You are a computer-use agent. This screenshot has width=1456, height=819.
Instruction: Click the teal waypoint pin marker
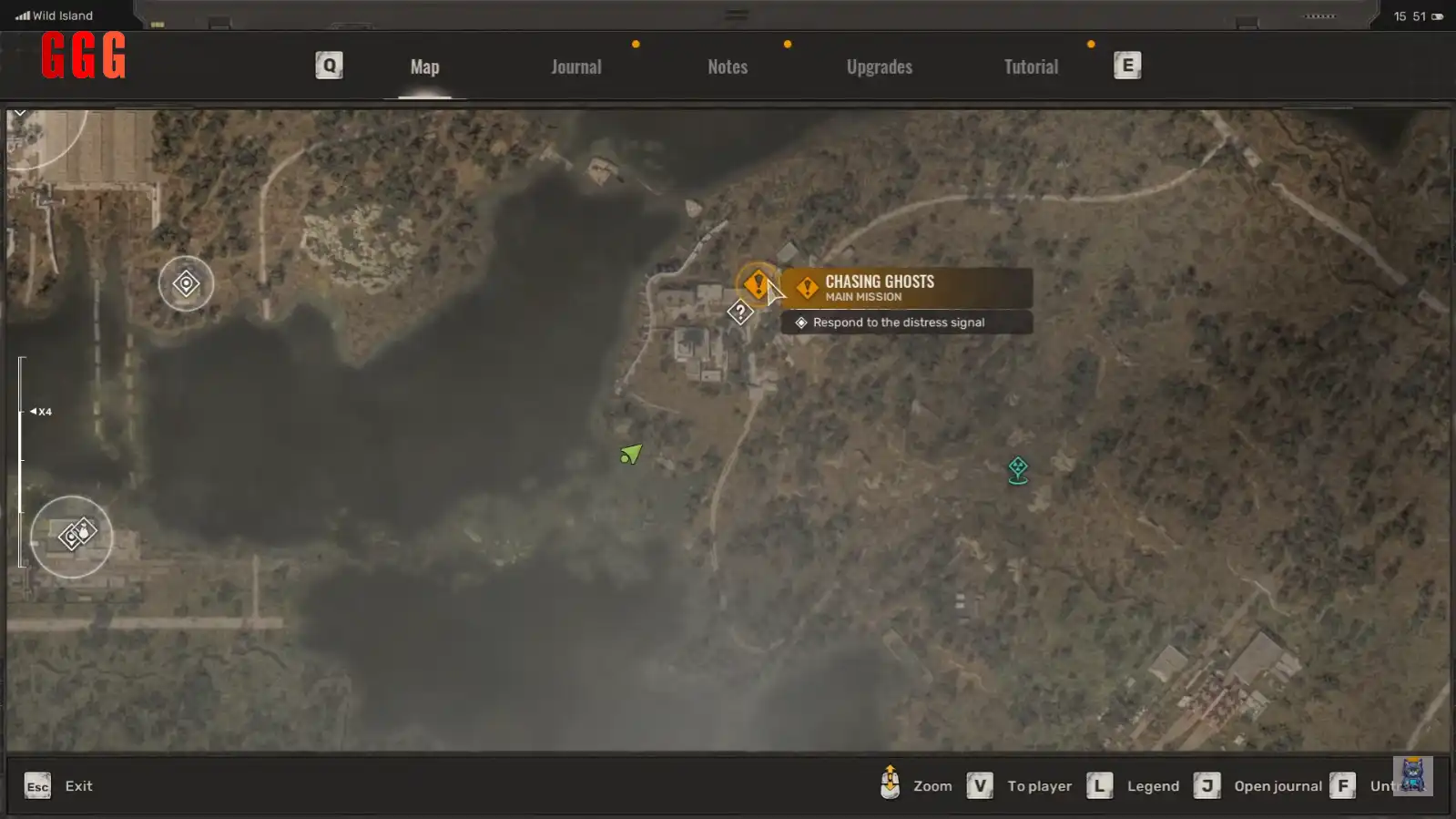[x=1017, y=470]
